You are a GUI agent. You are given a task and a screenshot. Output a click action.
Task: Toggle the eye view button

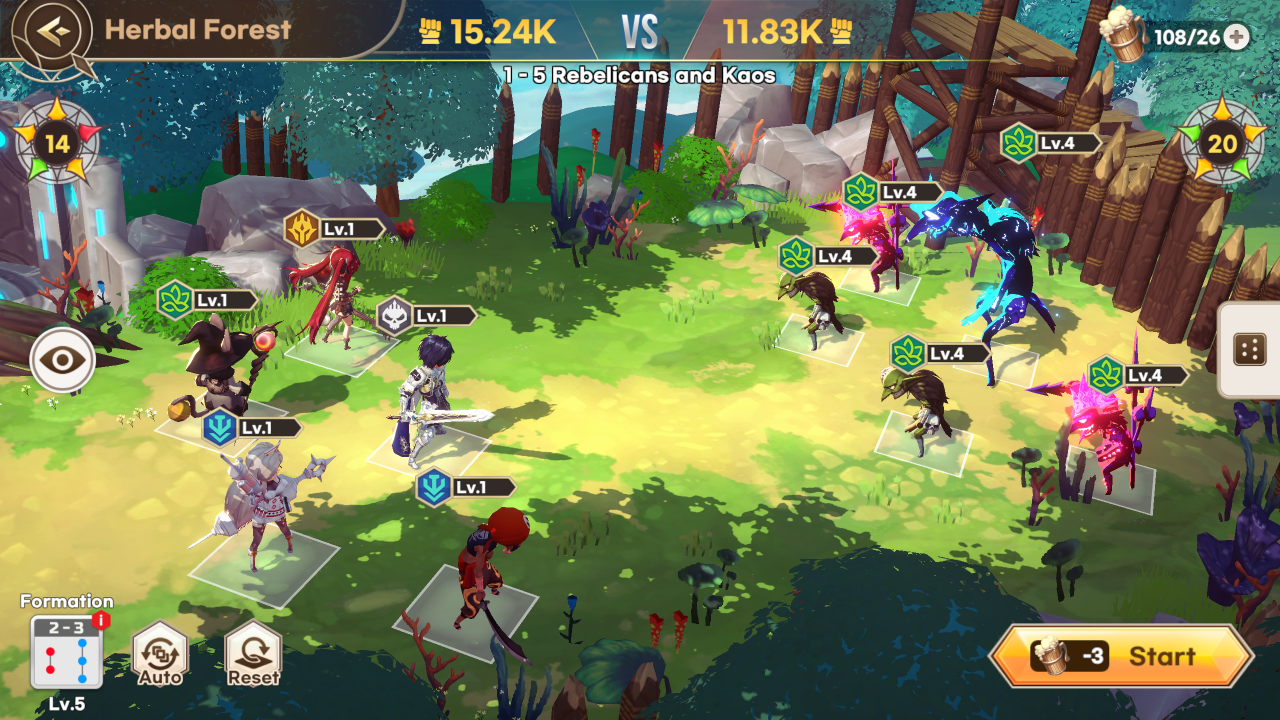63,359
